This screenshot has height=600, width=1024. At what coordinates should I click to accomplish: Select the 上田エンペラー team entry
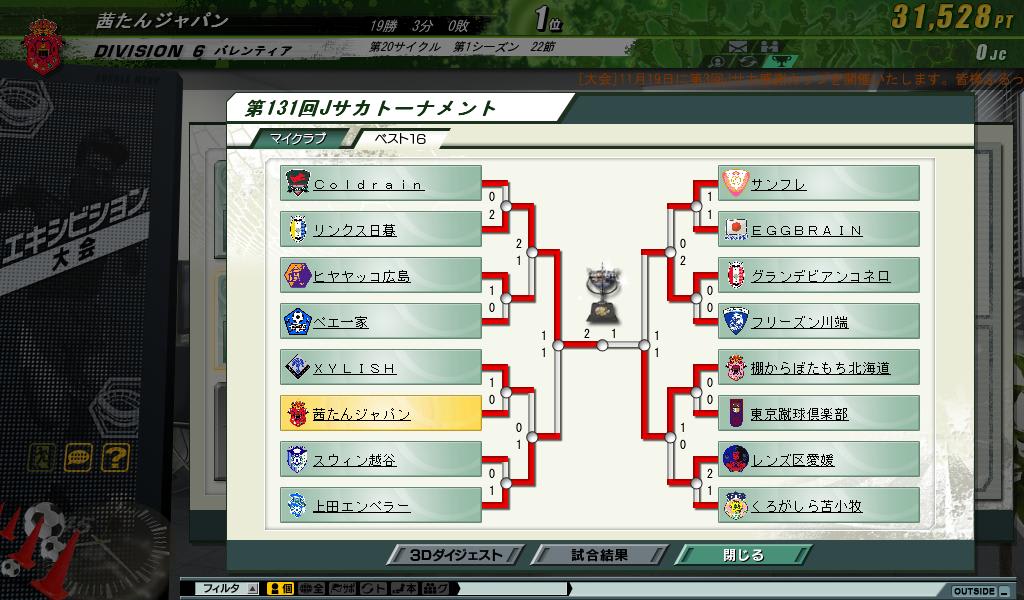click(380, 506)
